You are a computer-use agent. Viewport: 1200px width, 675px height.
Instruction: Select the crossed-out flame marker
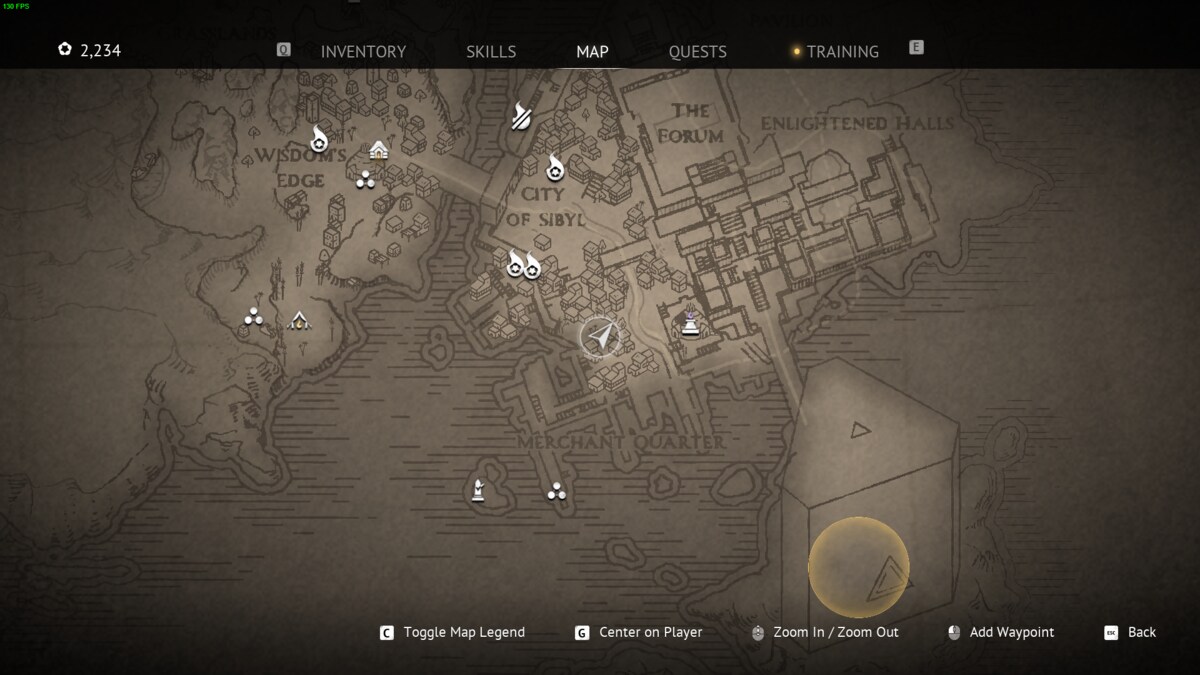(521, 116)
